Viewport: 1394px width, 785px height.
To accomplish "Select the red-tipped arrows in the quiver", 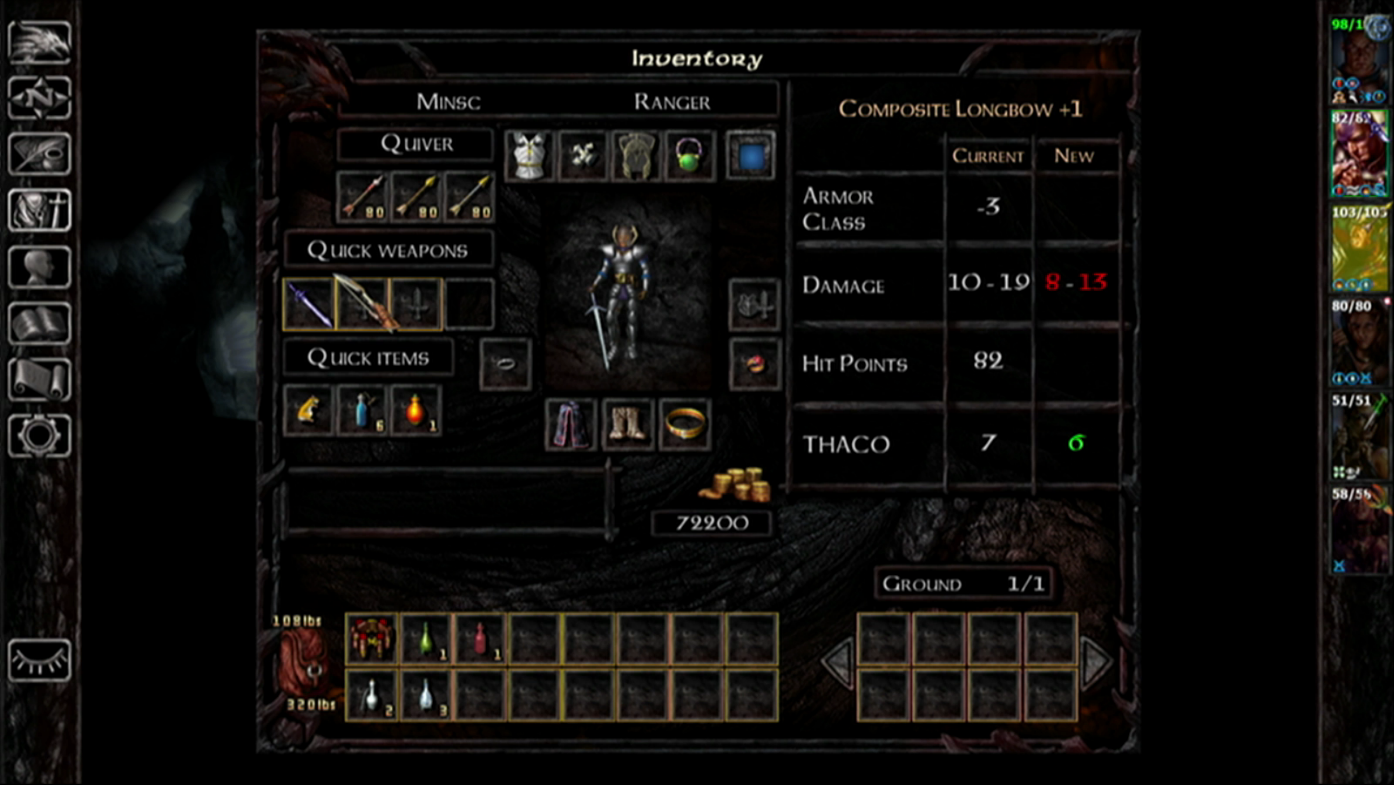I will 362,196.
